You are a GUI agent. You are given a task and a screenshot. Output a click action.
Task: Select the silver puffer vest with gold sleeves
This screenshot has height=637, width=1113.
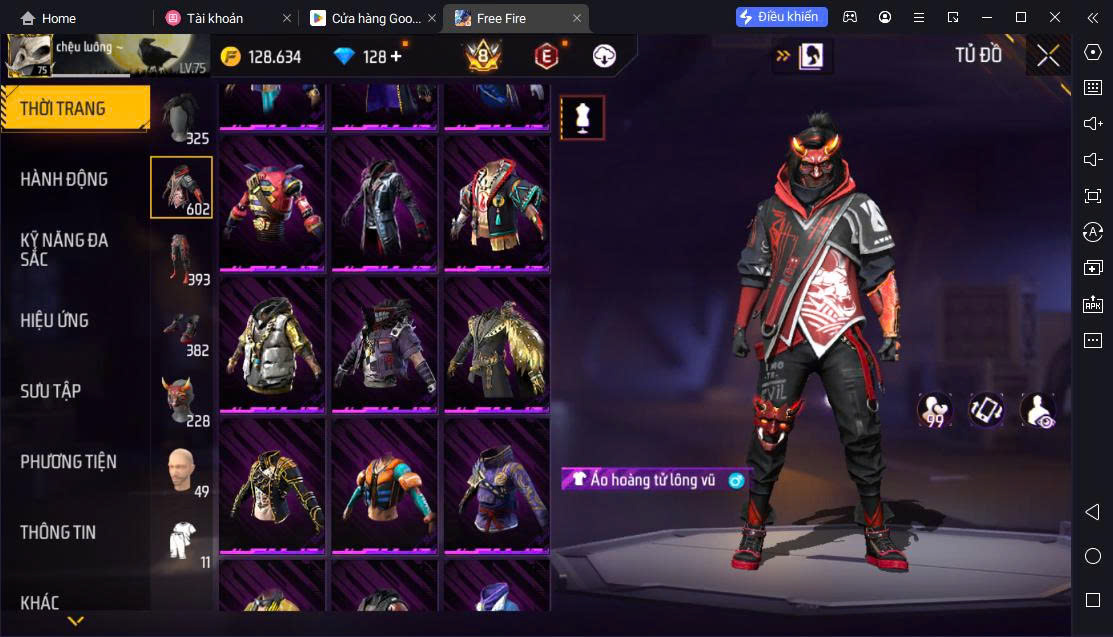(x=272, y=343)
